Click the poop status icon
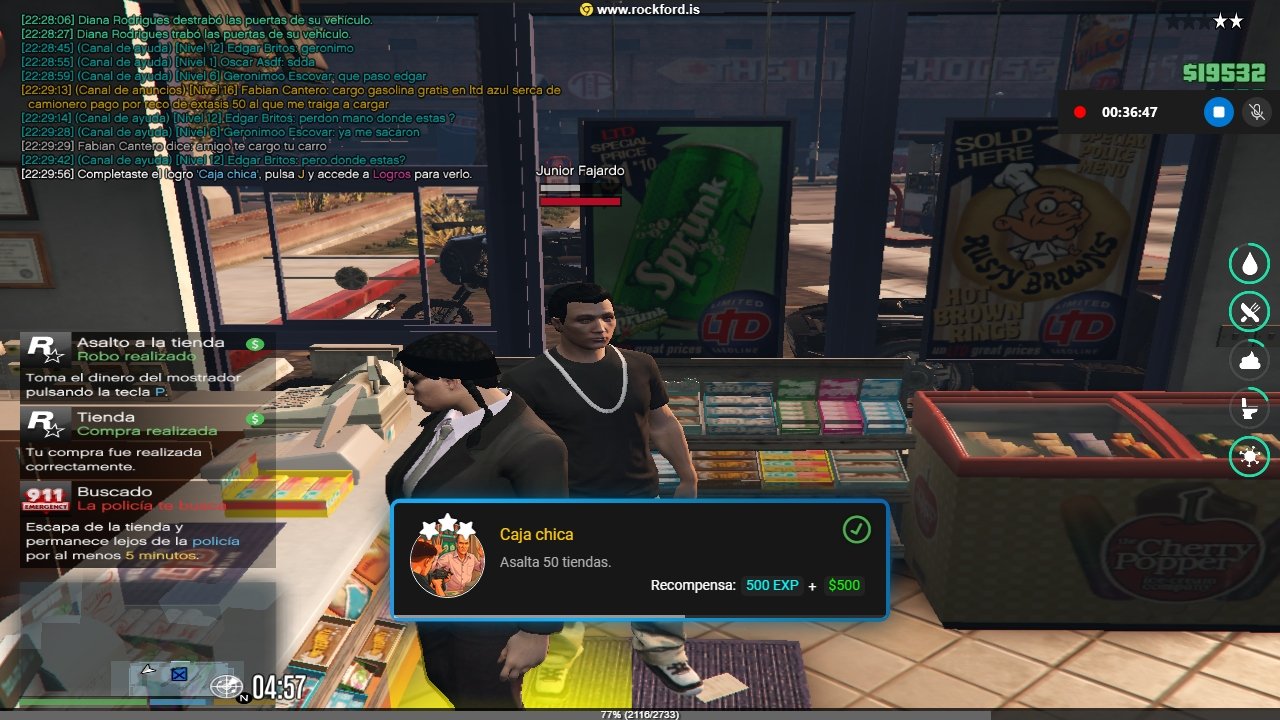 (1249, 360)
